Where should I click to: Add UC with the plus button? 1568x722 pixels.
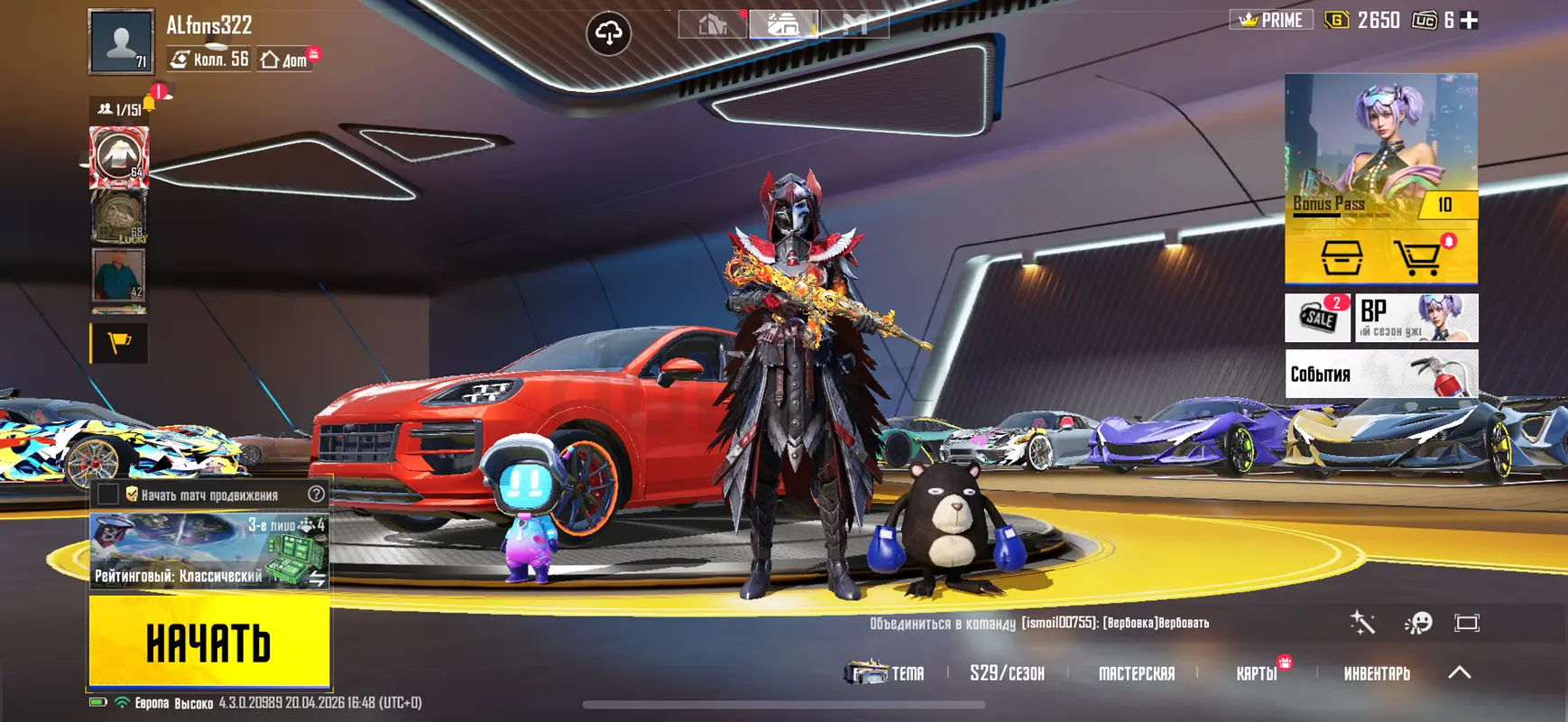[x=1470, y=20]
